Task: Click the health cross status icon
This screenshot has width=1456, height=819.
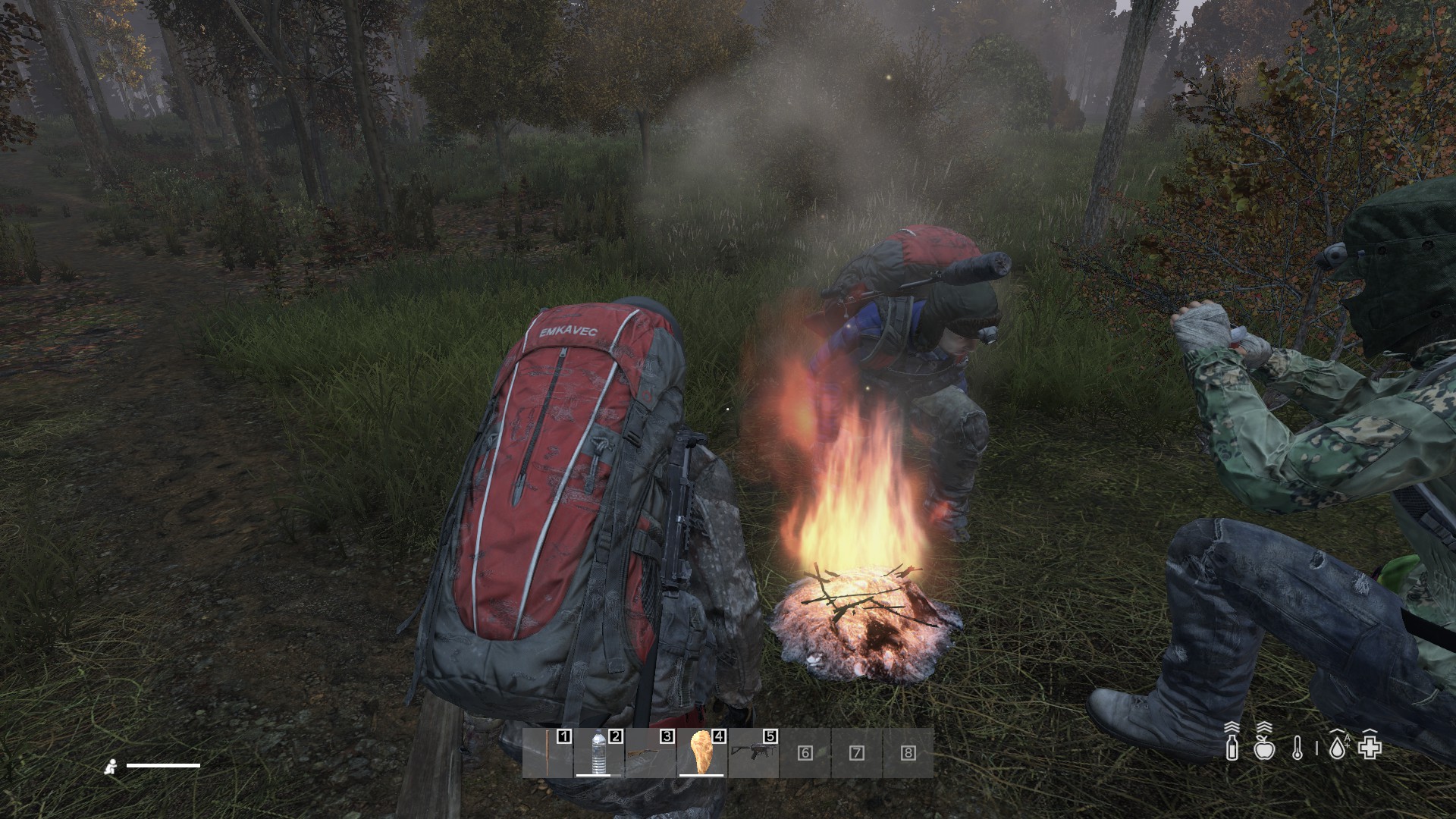Action: 1370,747
